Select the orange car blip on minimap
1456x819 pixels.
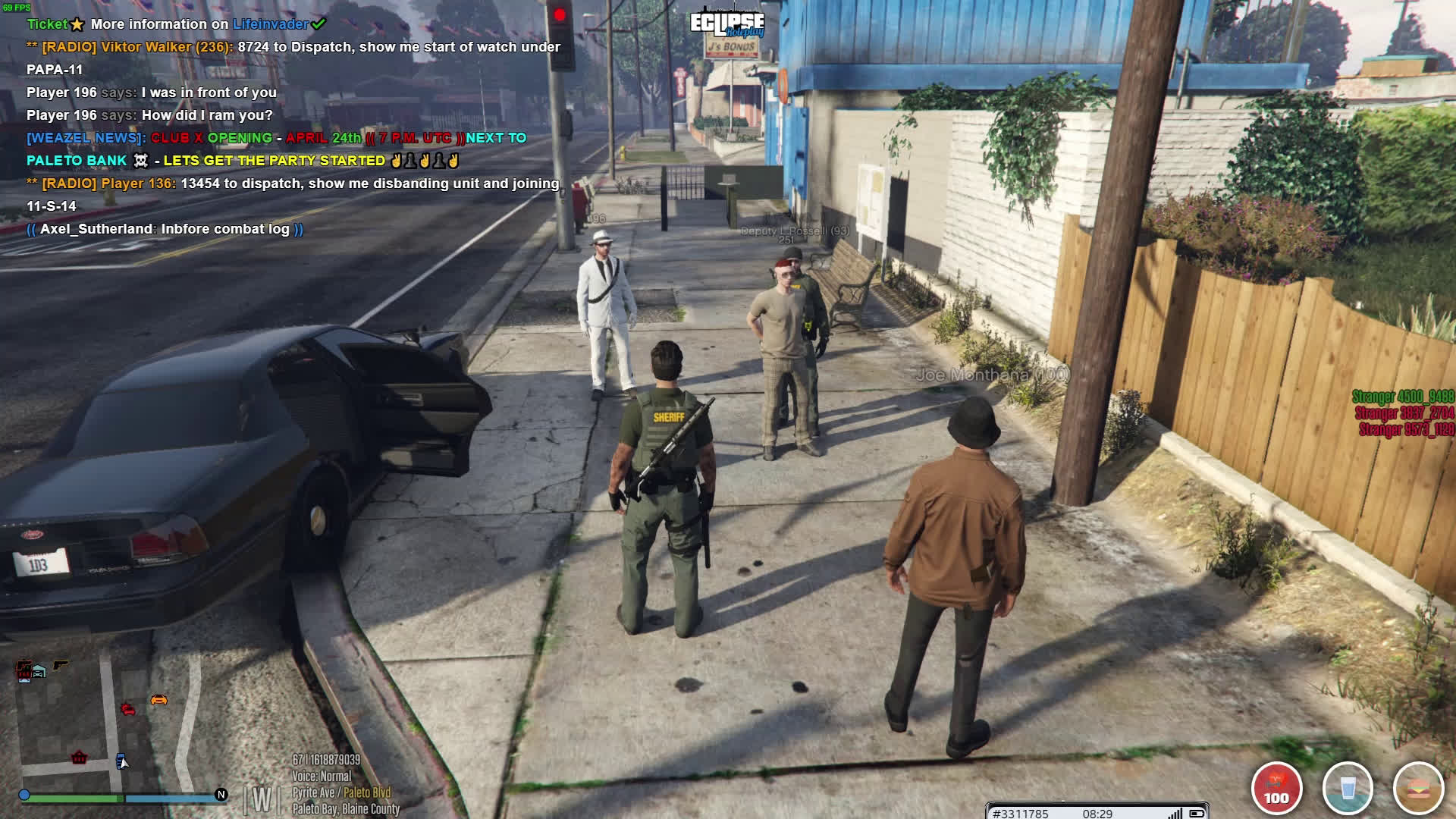click(x=158, y=700)
